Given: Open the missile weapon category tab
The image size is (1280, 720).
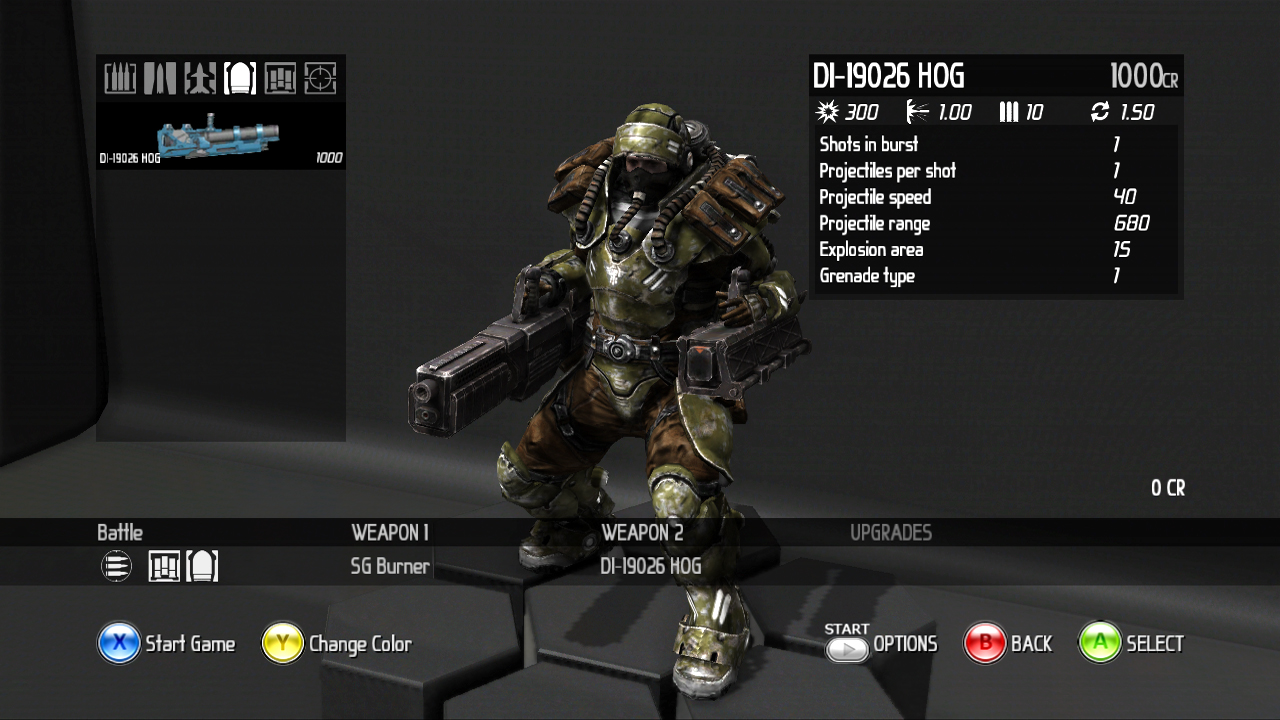Looking at the screenshot, I should point(200,78).
